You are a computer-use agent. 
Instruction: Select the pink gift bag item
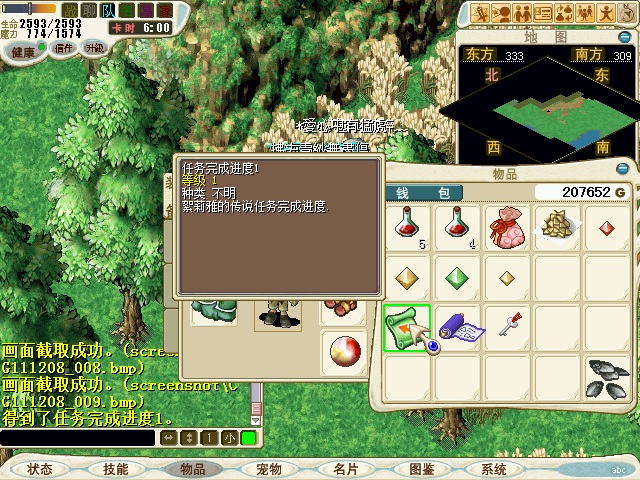(506, 226)
